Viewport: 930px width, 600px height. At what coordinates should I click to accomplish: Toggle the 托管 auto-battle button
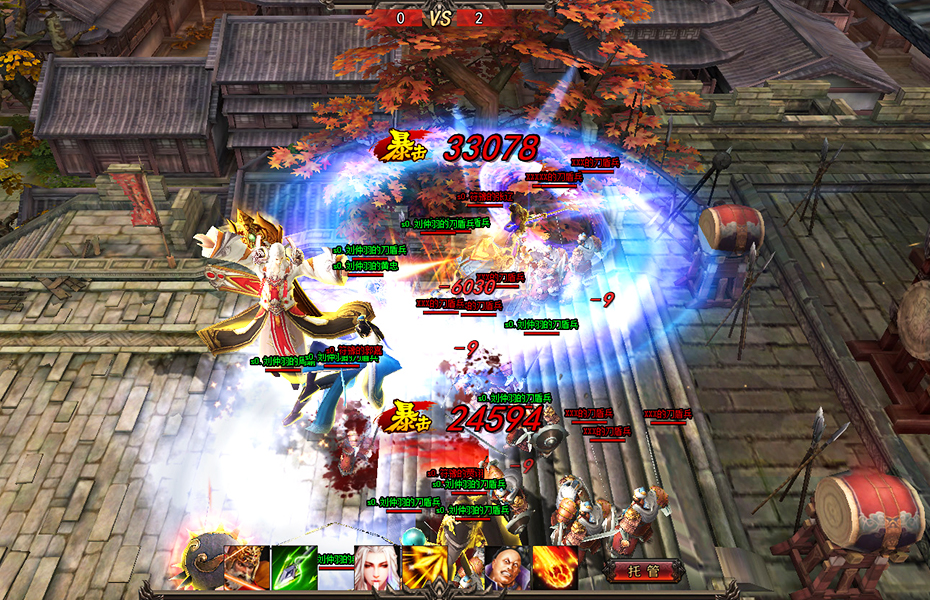coord(645,571)
